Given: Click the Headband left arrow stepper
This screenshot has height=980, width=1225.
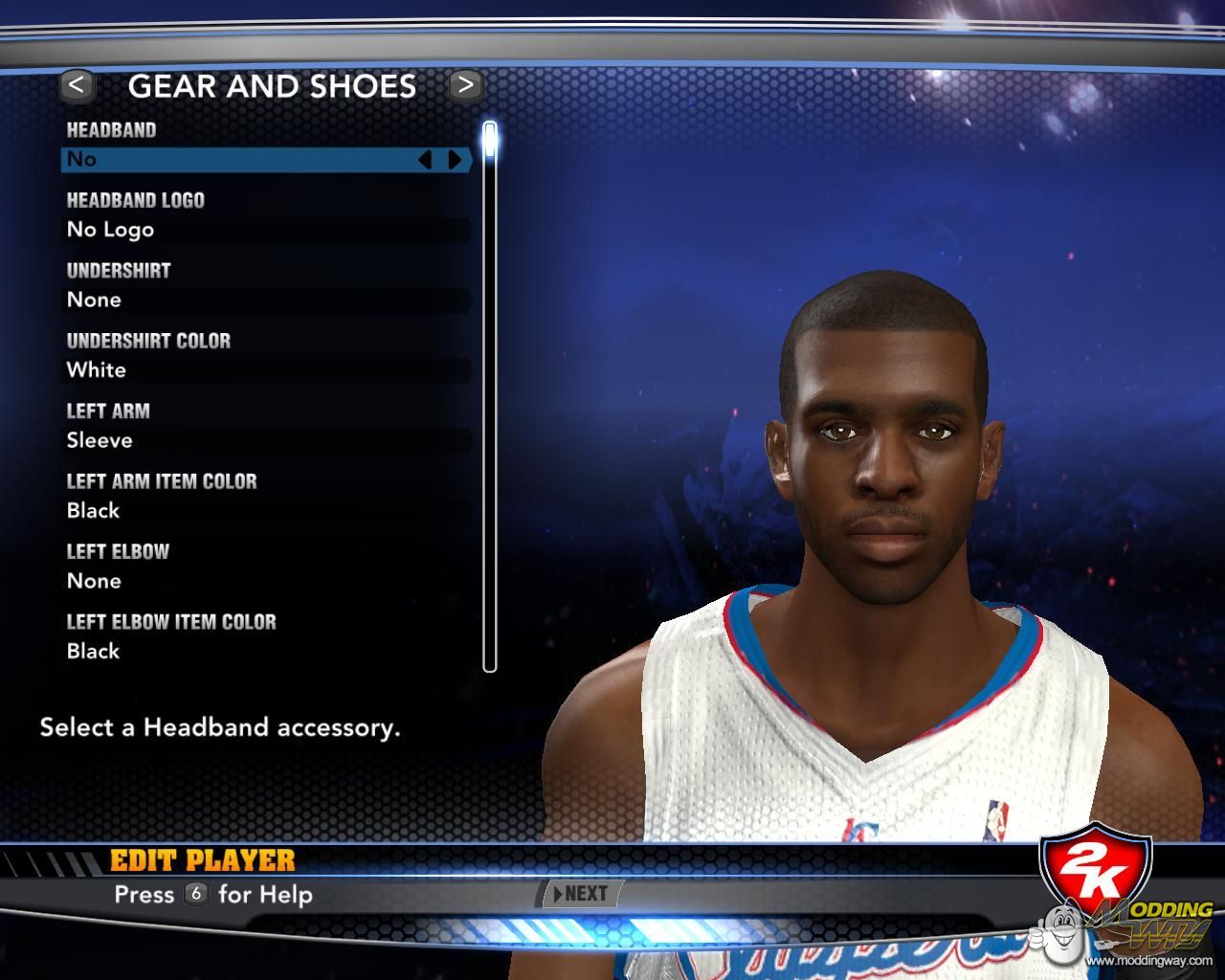Looking at the screenshot, I should coord(425,160).
